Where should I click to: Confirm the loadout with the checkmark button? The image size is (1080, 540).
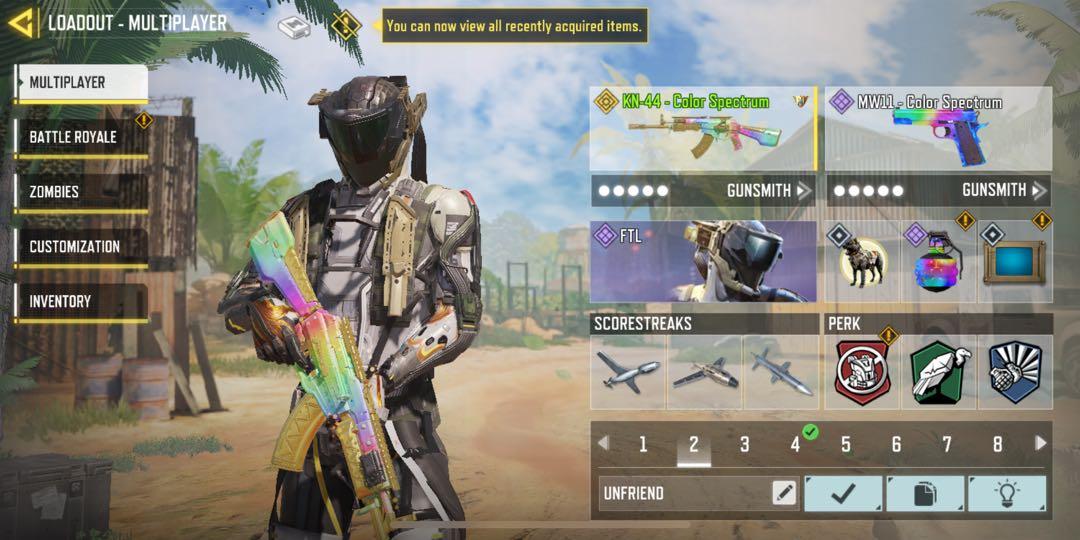[843, 494]
